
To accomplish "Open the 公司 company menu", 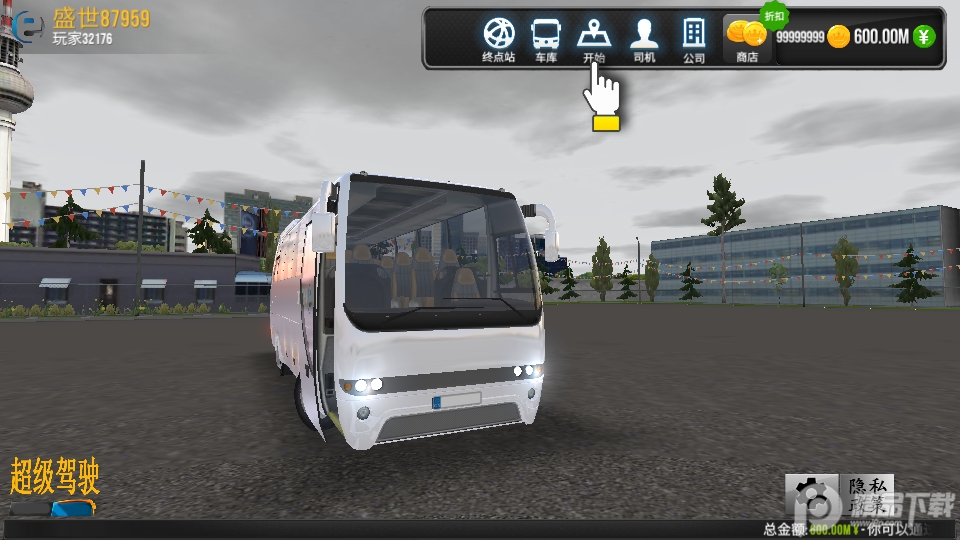I will (x=694, y=38).
